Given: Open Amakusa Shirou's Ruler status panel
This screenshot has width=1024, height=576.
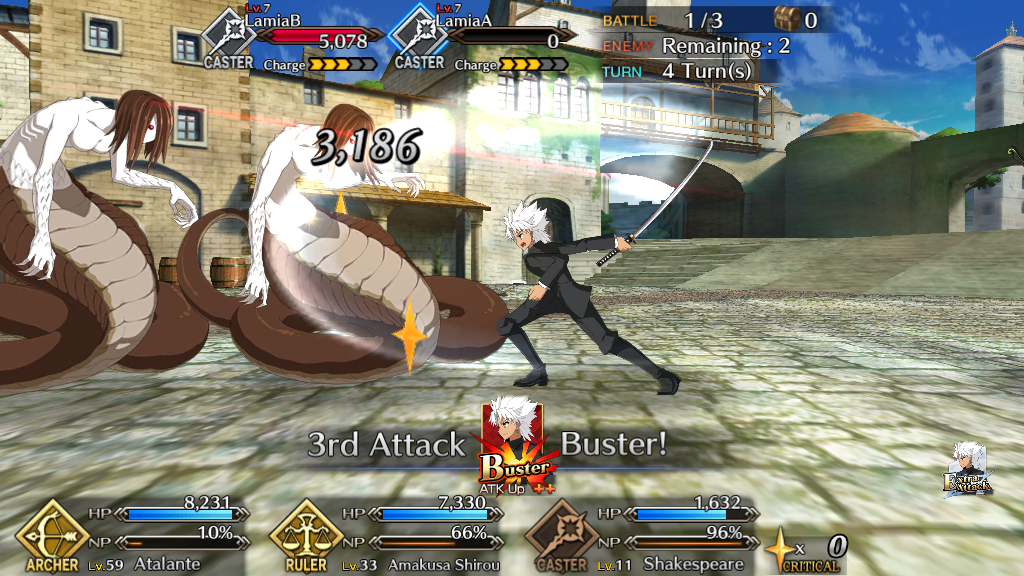Looking at the screenshot, I should pos(385,535).
